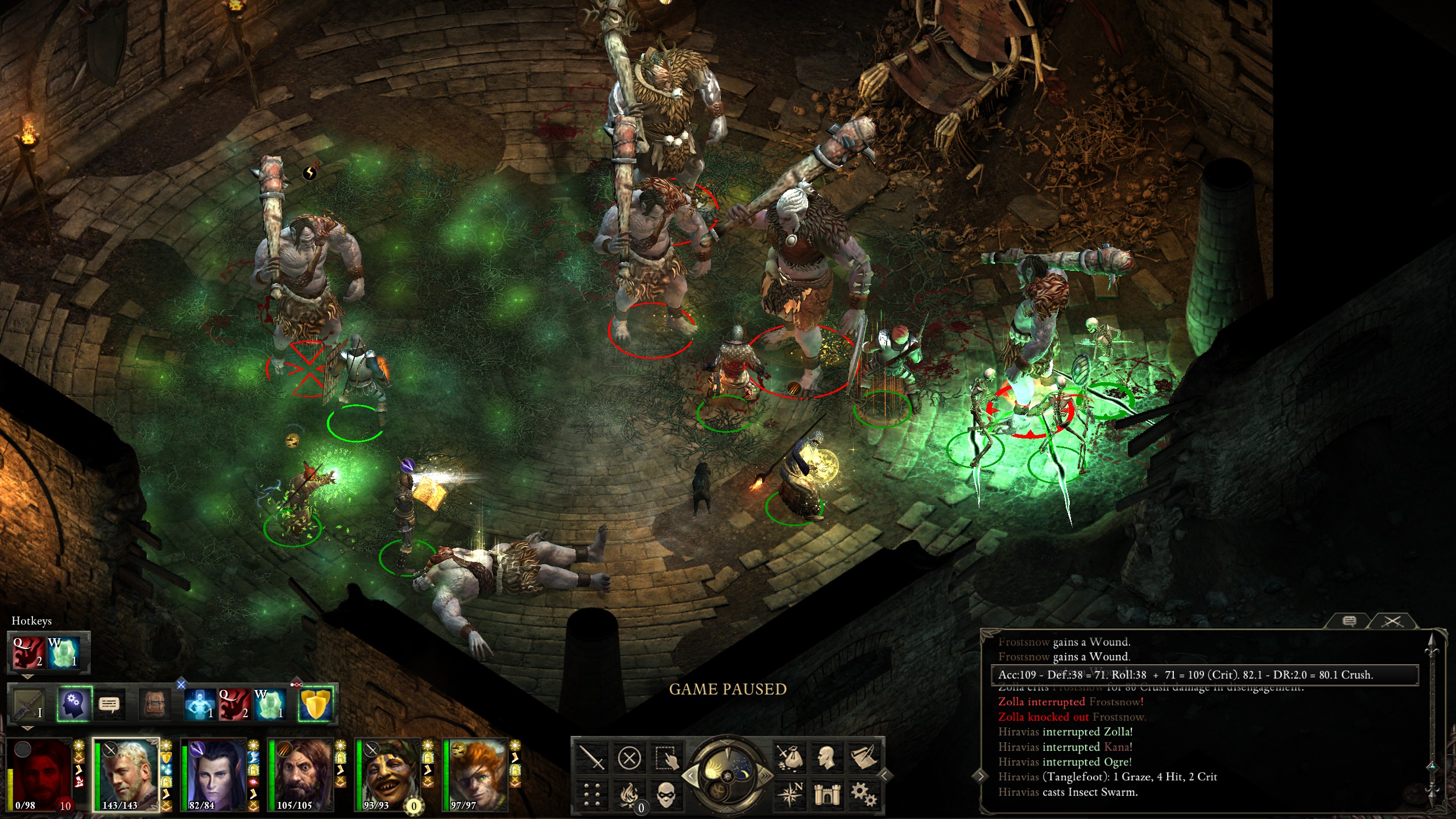This screenshot has width=1456, height=819.
Task: Switch to the dialogue log tab
Action: (x=1349, y=621)
